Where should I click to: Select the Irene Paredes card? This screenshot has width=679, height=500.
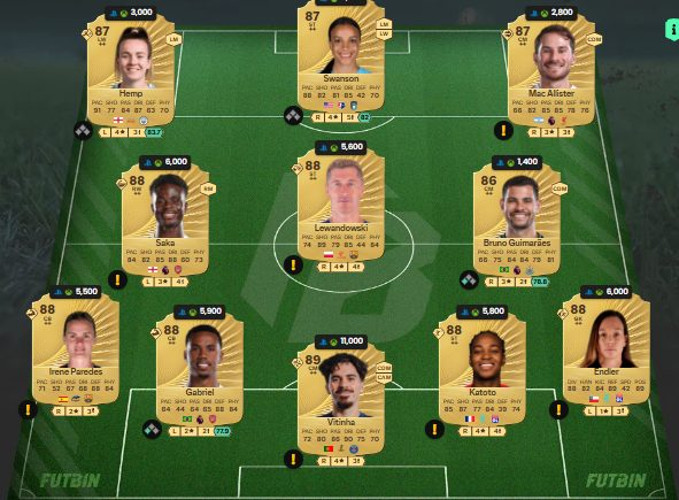point(78,350)
